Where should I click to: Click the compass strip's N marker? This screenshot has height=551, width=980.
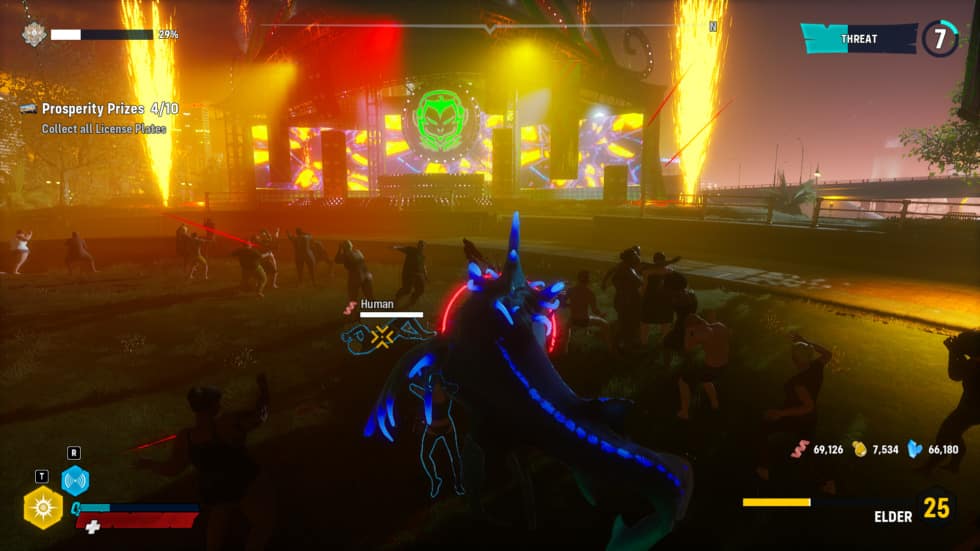[x=713, y=27]
